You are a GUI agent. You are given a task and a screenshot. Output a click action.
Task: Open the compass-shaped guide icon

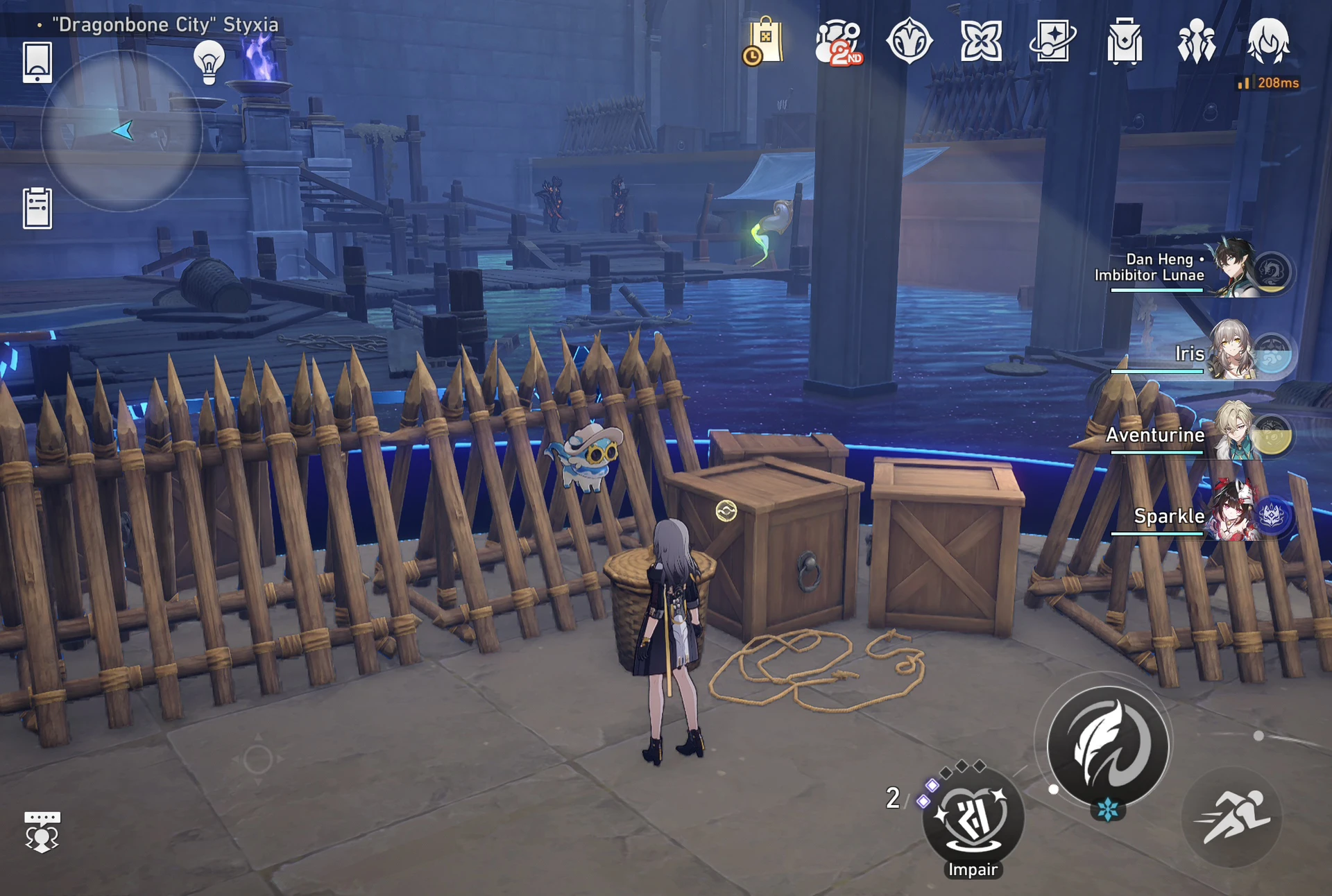[910, 42]
